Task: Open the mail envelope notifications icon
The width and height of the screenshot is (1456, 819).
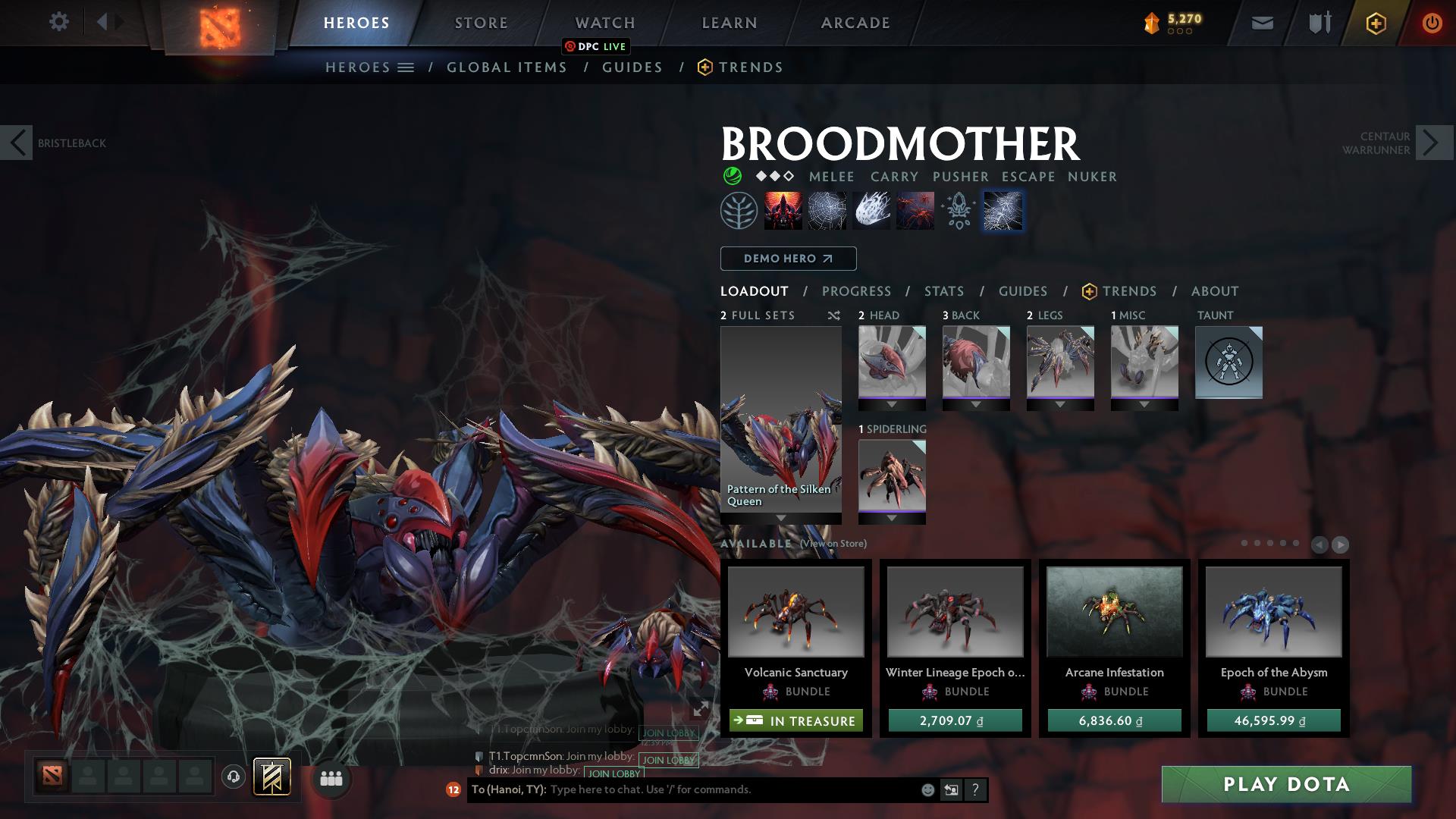Action: [1261, 23]
